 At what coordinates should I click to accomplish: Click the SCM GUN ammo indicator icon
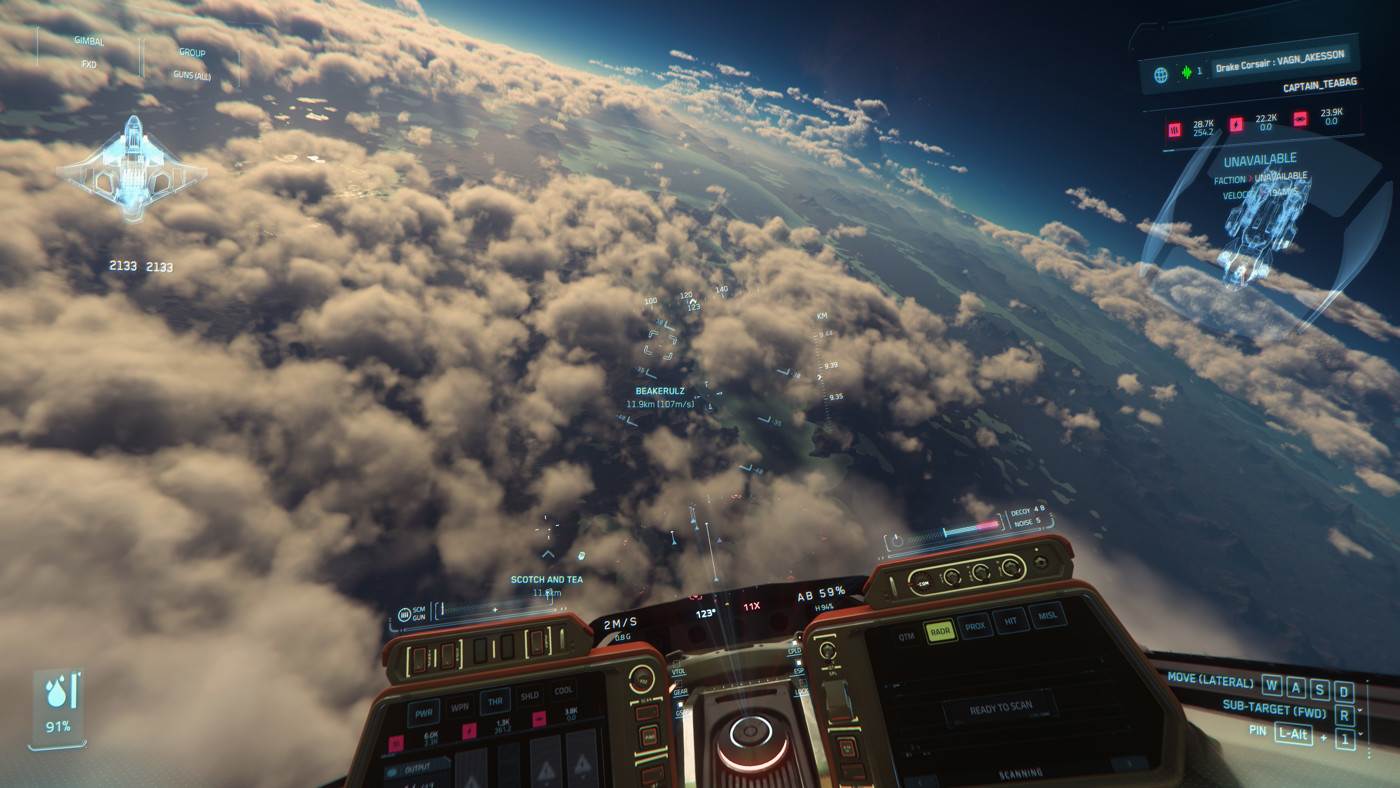coord(403,614)
